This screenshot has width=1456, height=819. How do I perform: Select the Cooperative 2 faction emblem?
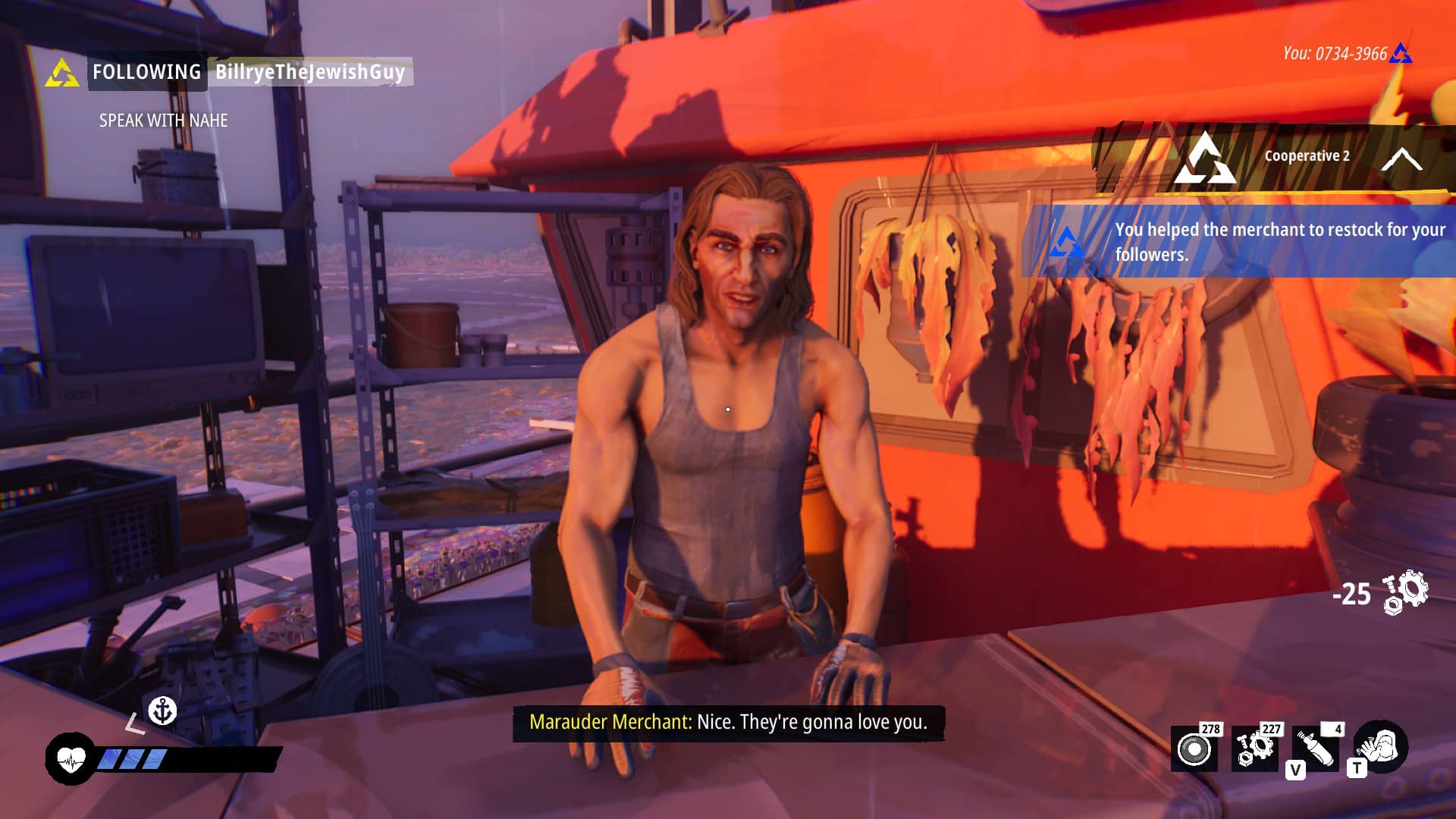tap(1204, 159)
